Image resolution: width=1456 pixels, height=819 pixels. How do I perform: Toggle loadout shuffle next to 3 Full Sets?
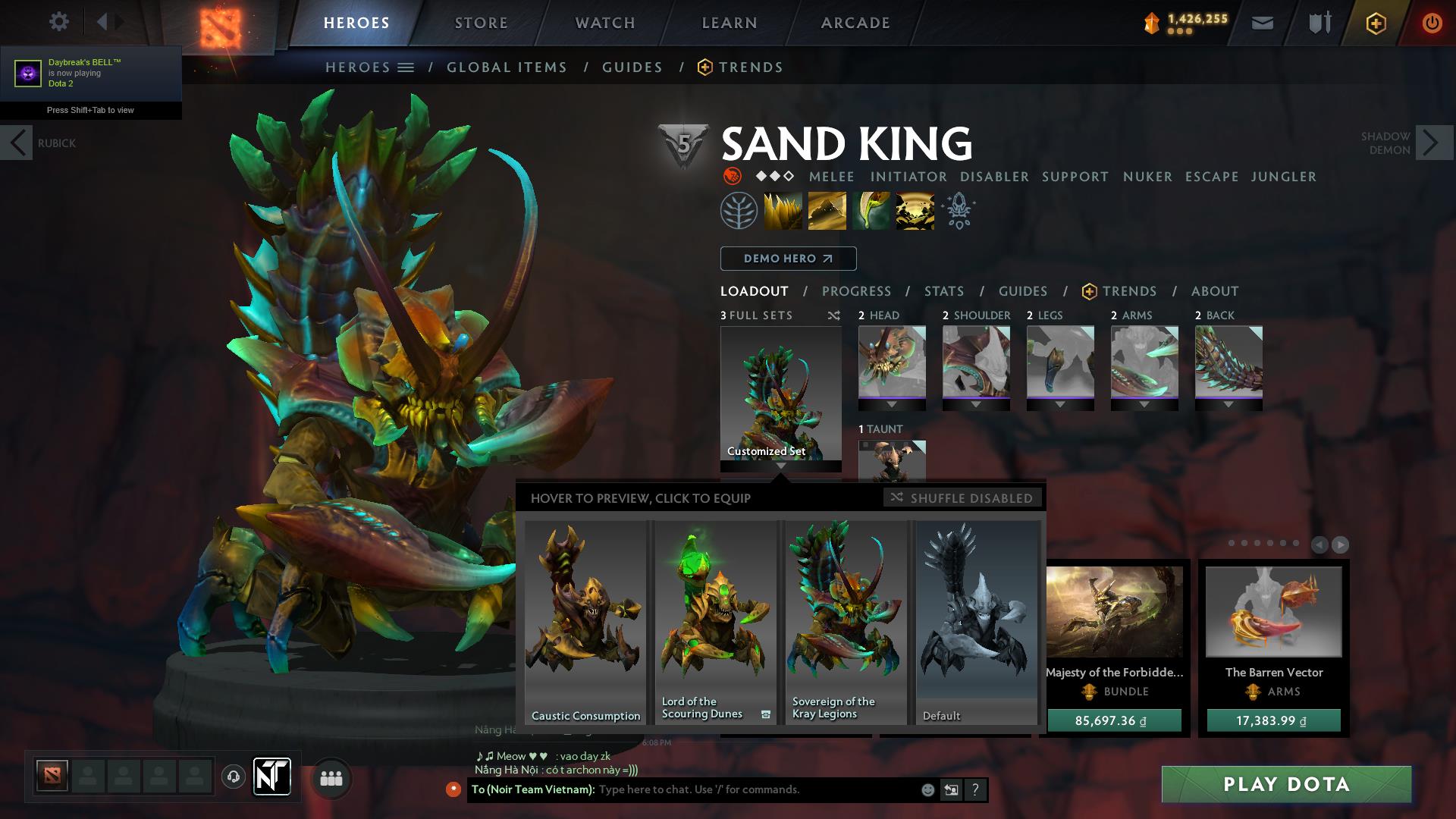click(835, 315)
